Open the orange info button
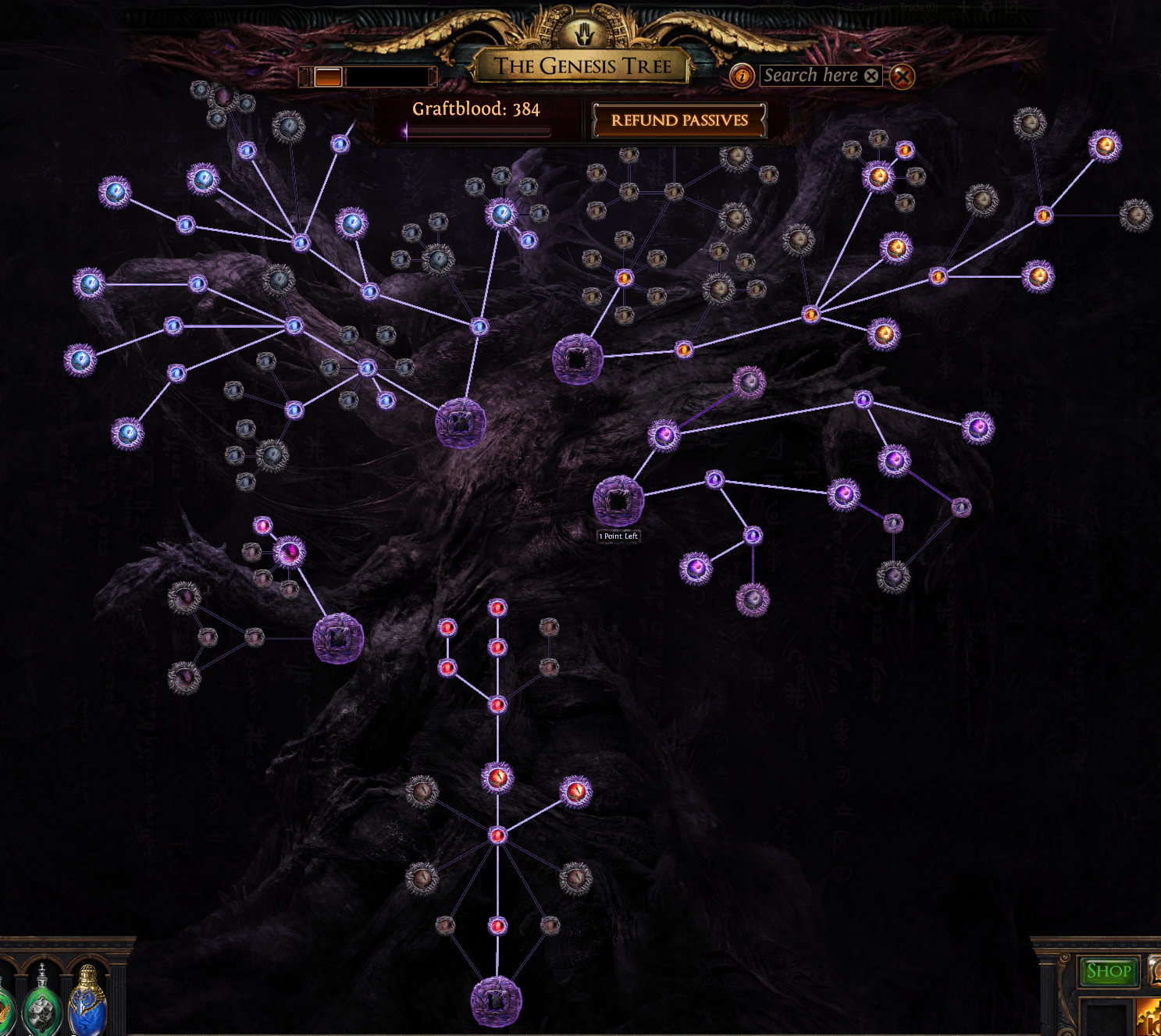Screen dimensions: 1161x1036 coord(742,76)
